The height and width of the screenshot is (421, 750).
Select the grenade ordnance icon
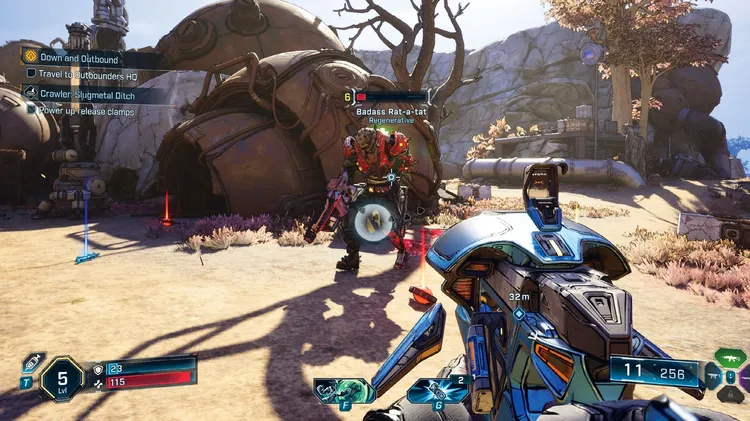[438, 390]
